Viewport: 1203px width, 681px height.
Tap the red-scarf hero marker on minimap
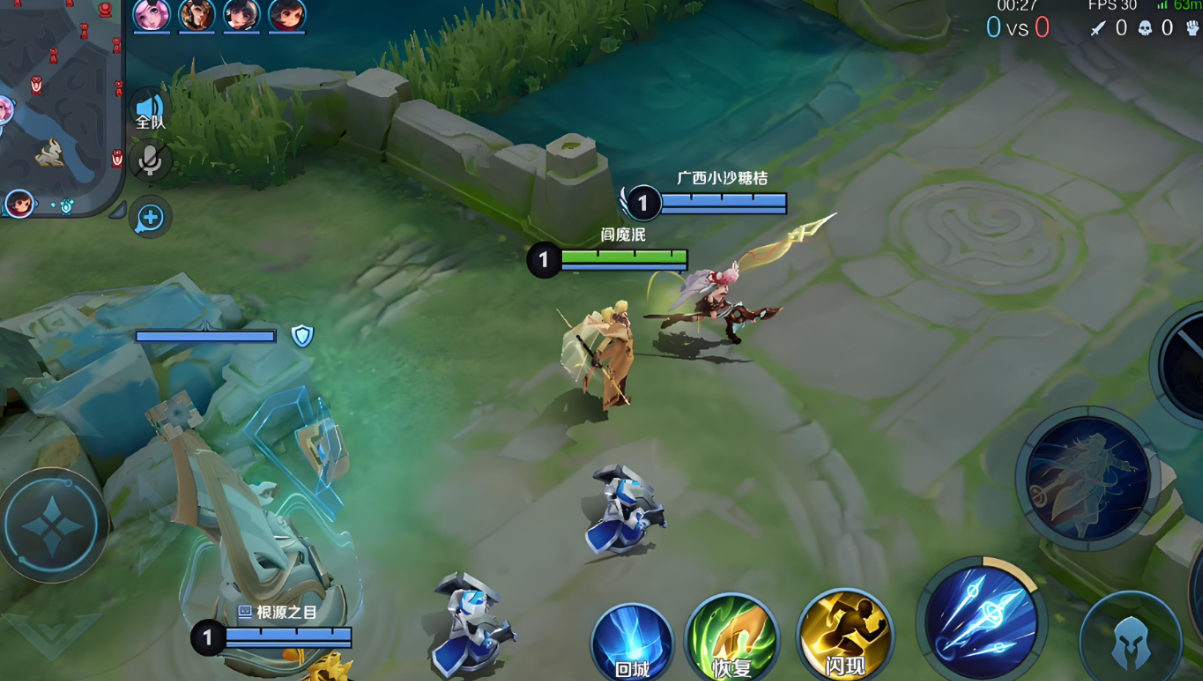pos(19,204)
